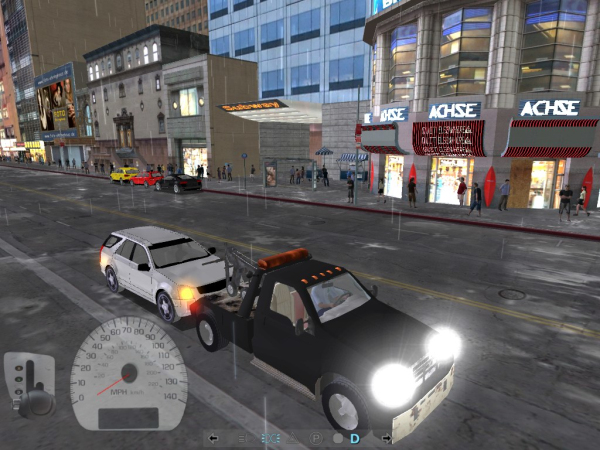Image resolution: width=600 pixels, height=450 pixels.
Task: Switch on the hazard warning triangle
Action: coord(291,438)
